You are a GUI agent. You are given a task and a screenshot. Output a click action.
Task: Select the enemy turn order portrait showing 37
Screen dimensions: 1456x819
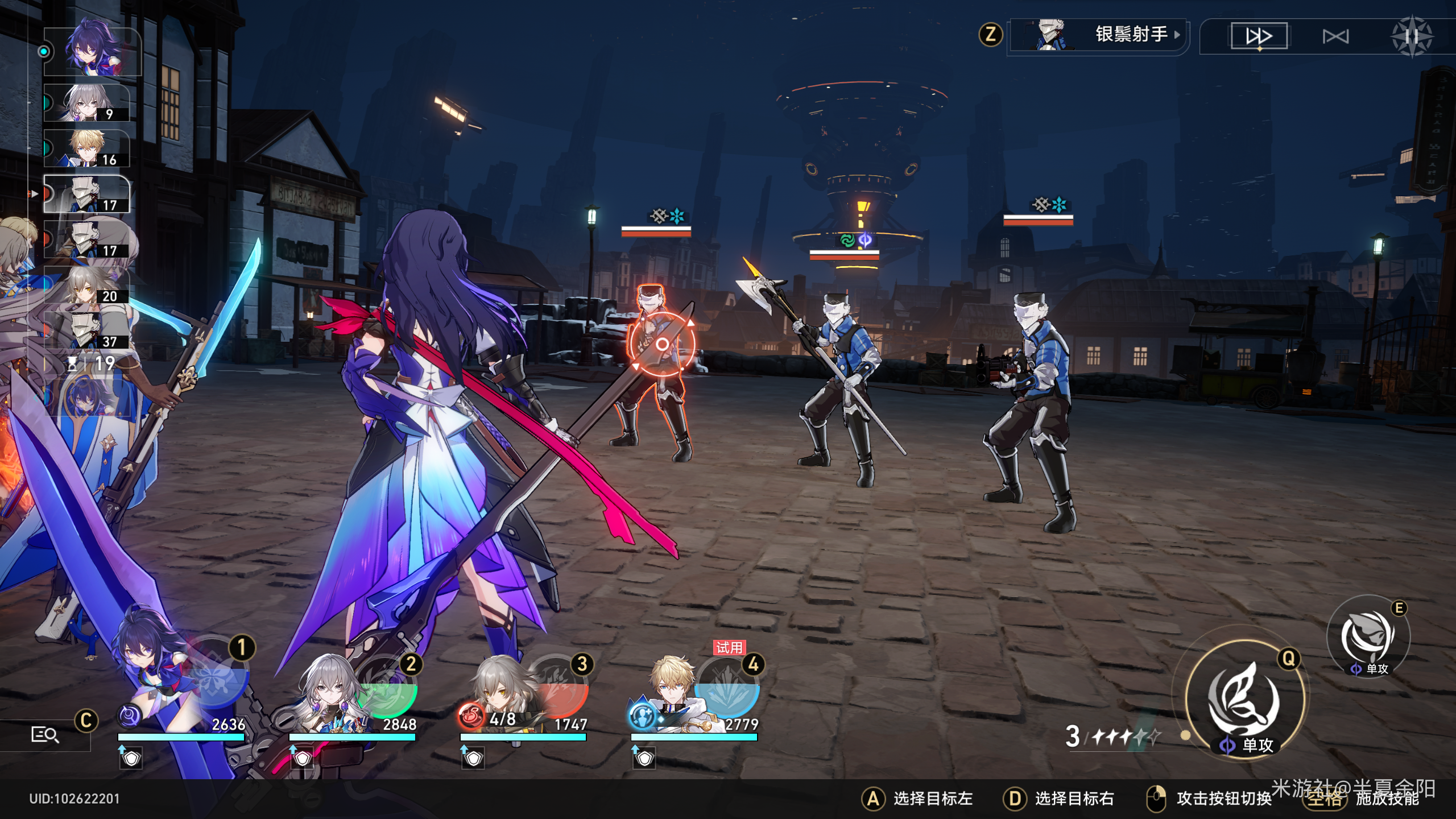tap(86, 330)
